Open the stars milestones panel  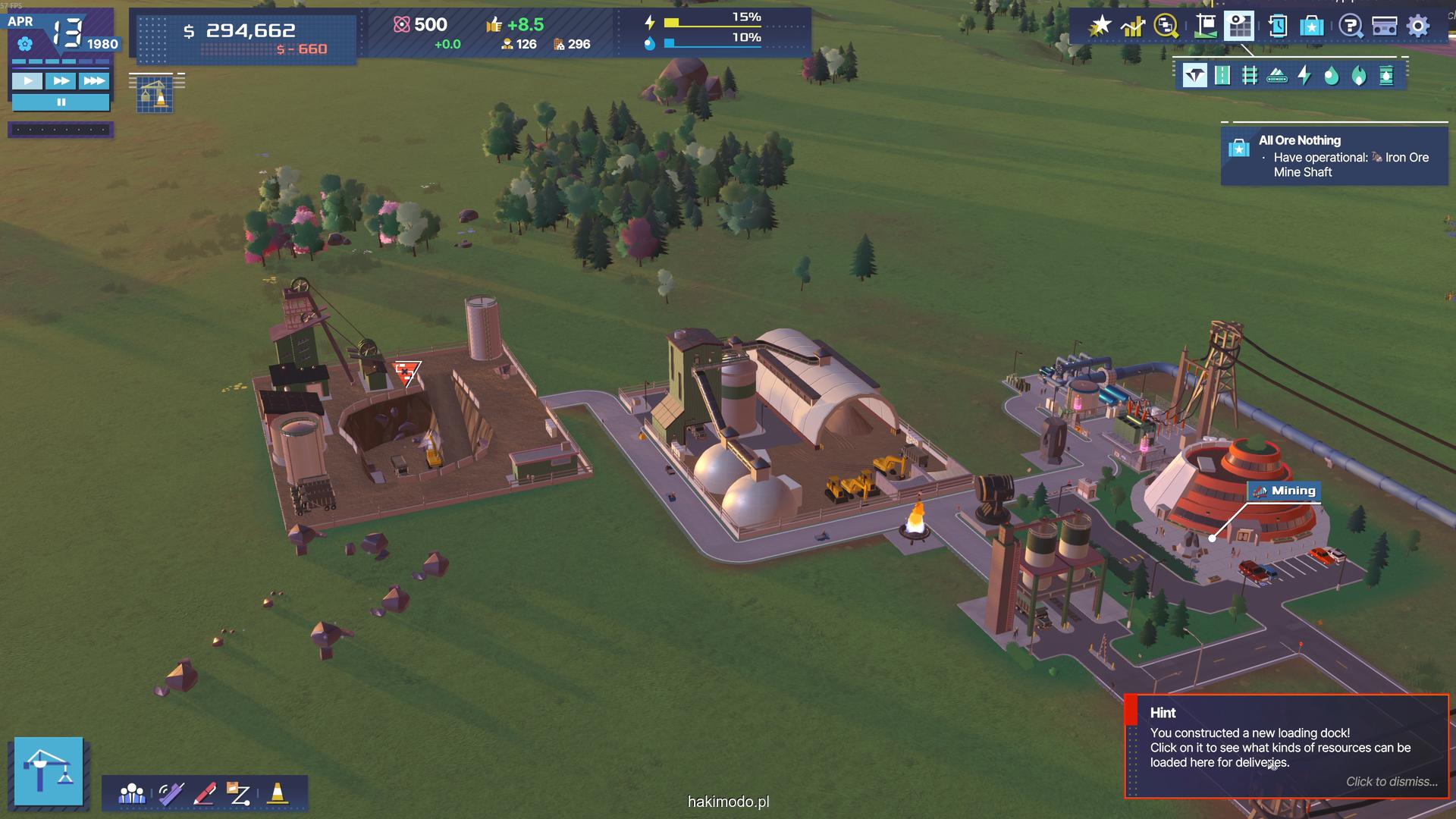coord(1100,27)
